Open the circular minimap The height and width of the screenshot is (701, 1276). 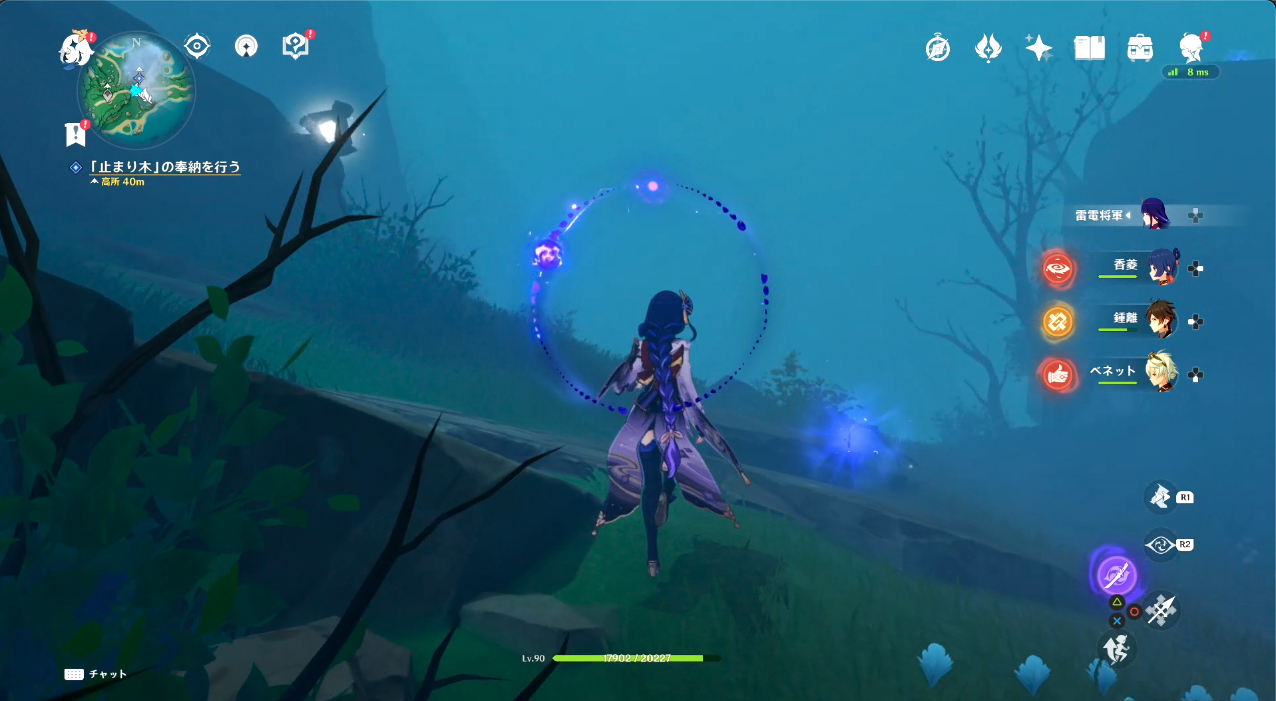pyautogui.click(x=136, y=91)
